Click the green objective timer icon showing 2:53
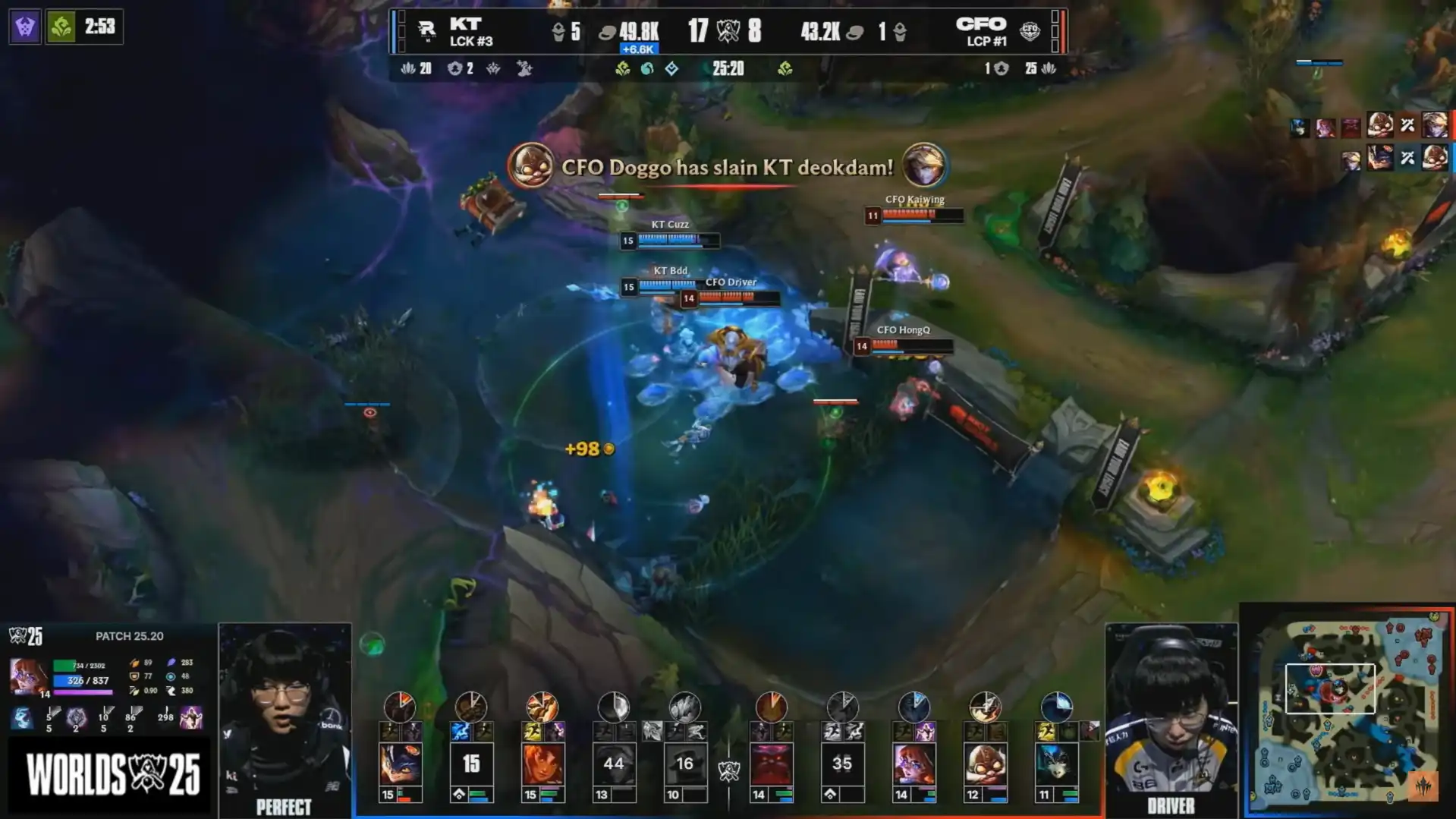The image size is (1456, 819). pyautogui.click(x=61, y=27)
